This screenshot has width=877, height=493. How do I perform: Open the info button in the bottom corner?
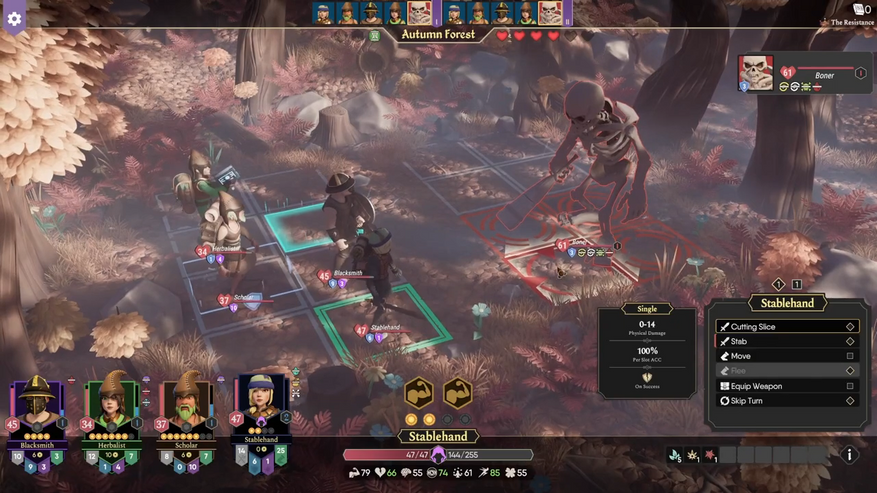coord(849,455)
